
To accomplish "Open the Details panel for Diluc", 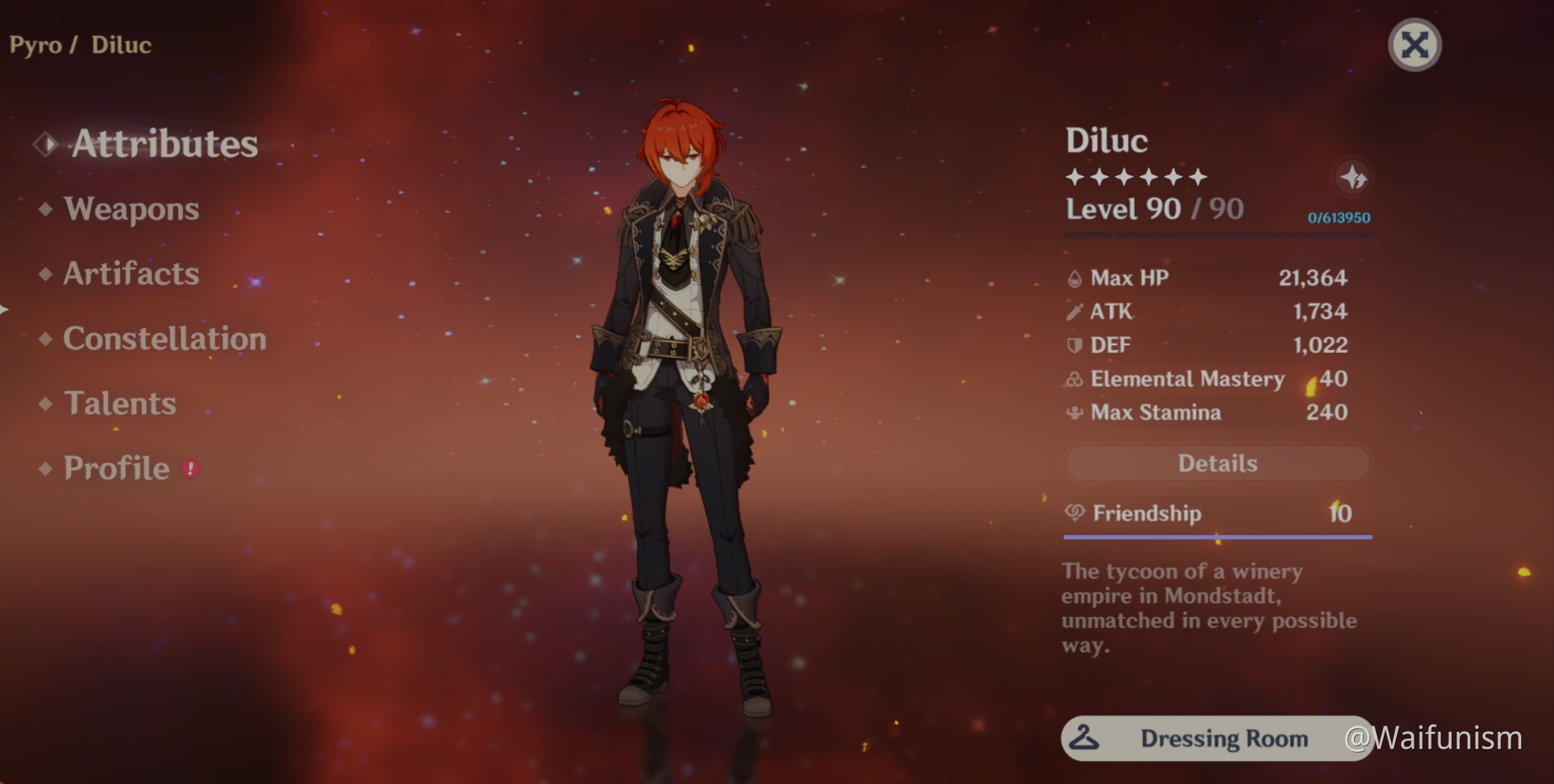I will [1216, 462].
